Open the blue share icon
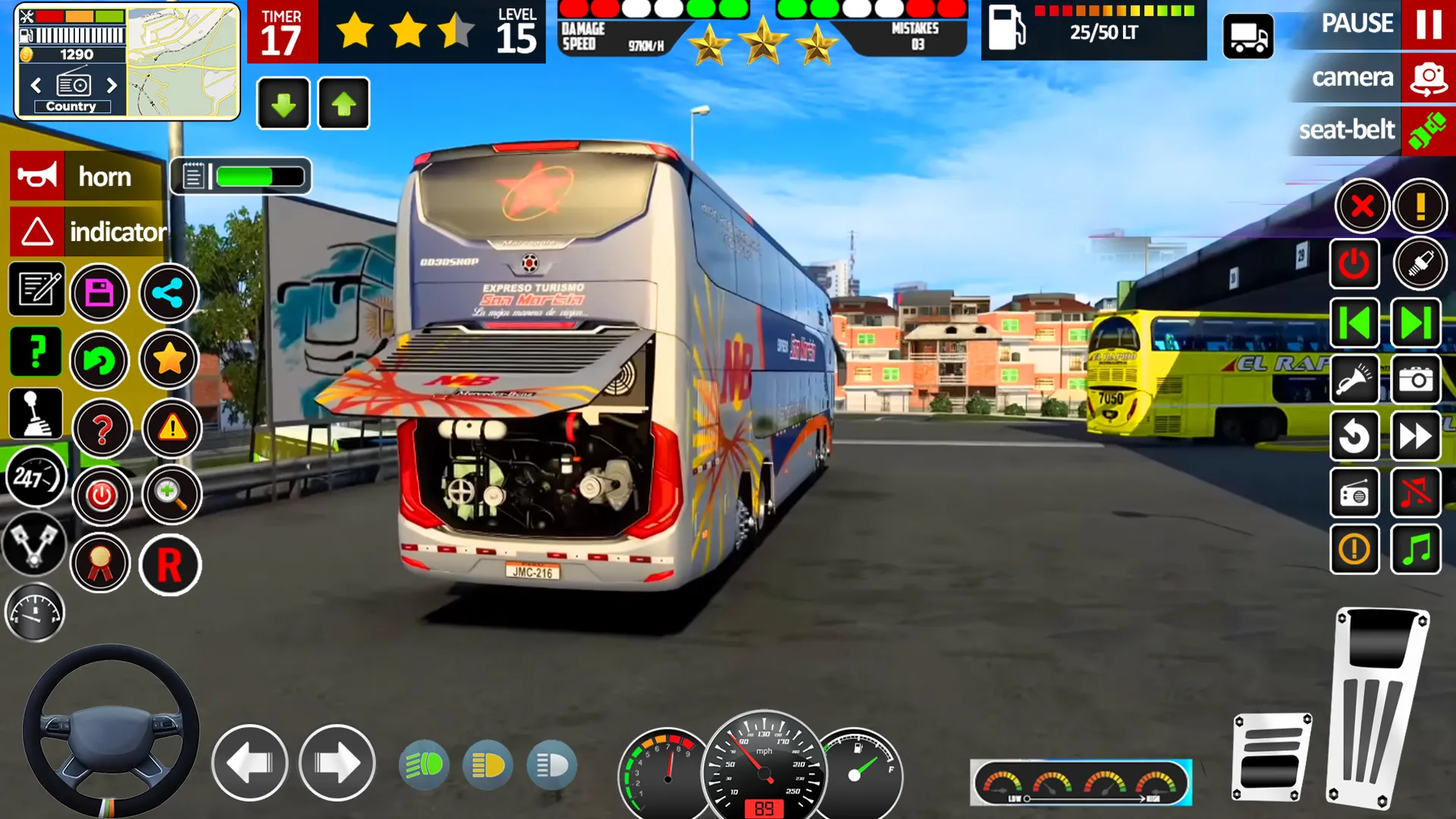Viewport: 1456px width, 819px height. [x=168, y=293]
